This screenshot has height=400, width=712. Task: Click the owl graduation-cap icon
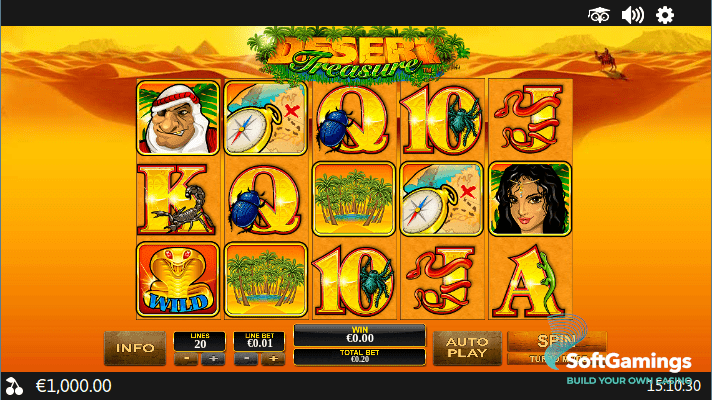598,14
